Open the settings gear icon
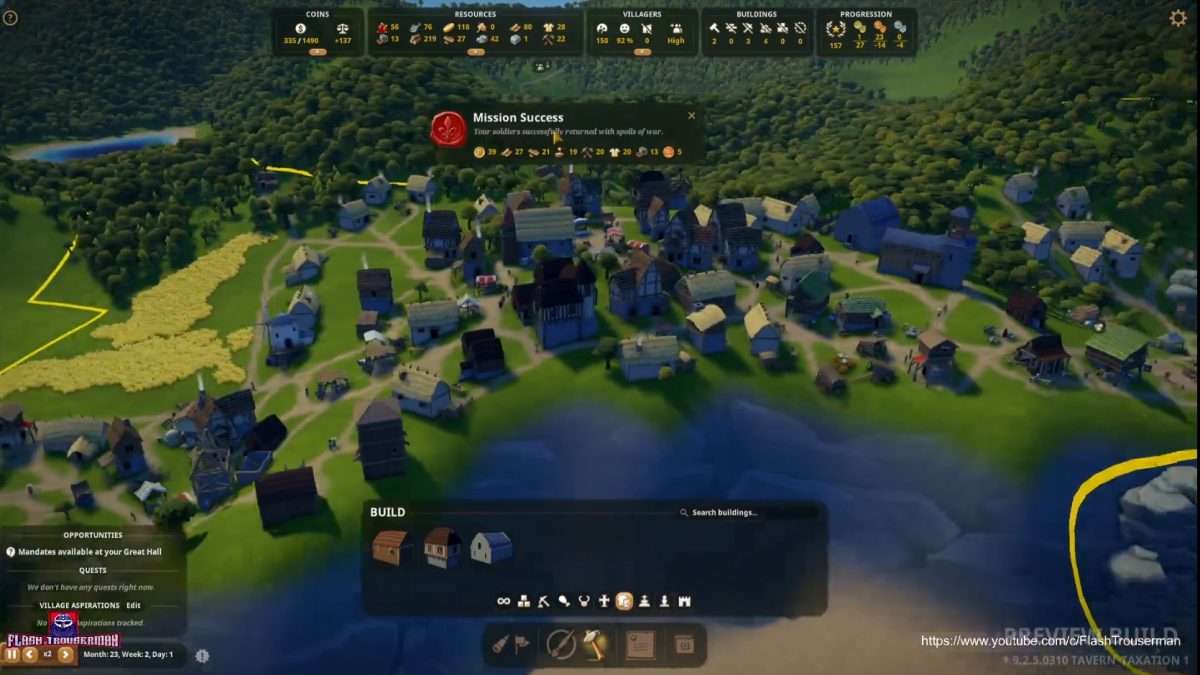Screen dimensions: 1200x675 (x=1178, y=18)
